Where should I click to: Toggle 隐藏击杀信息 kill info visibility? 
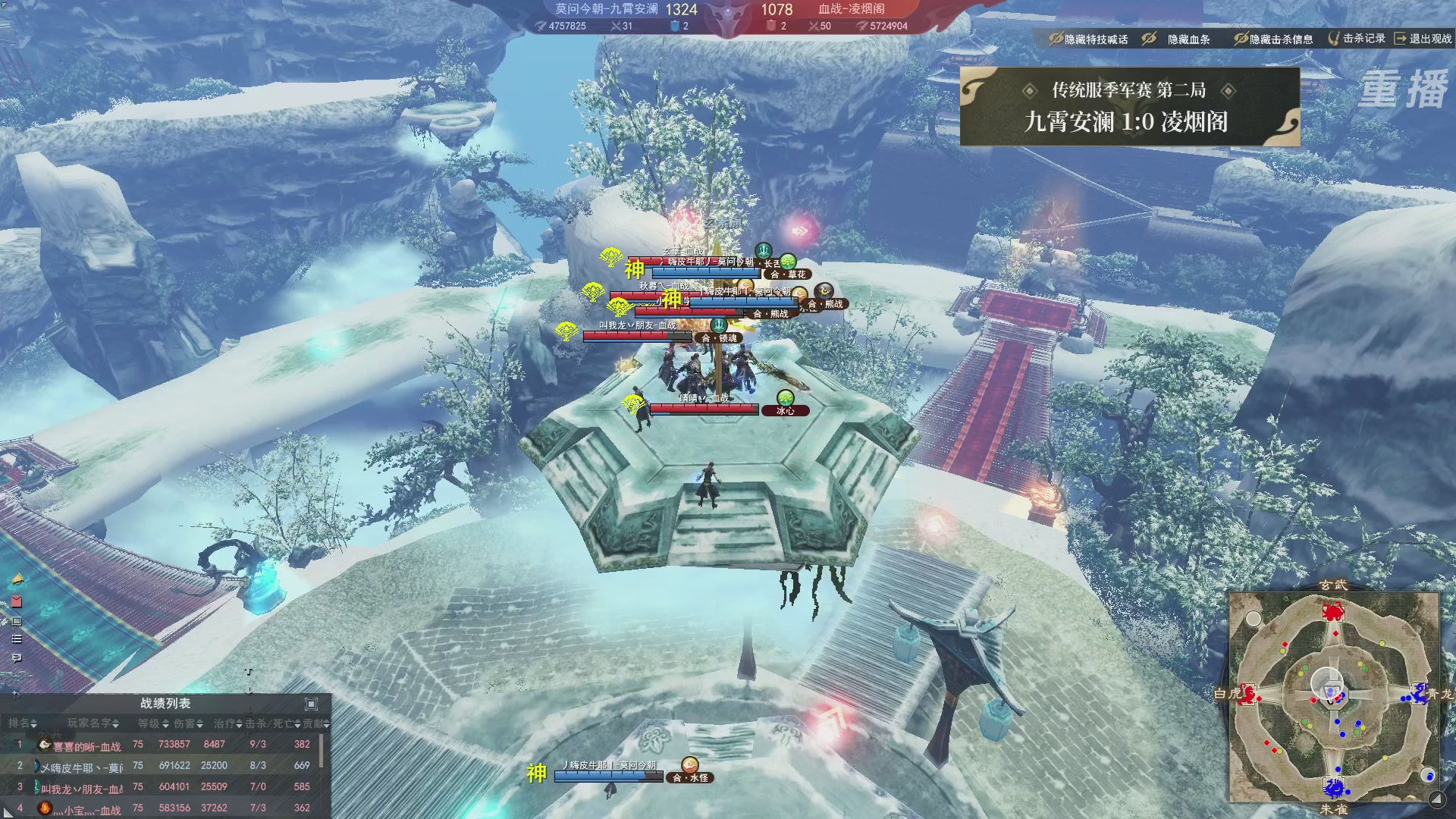(1273, 39)
